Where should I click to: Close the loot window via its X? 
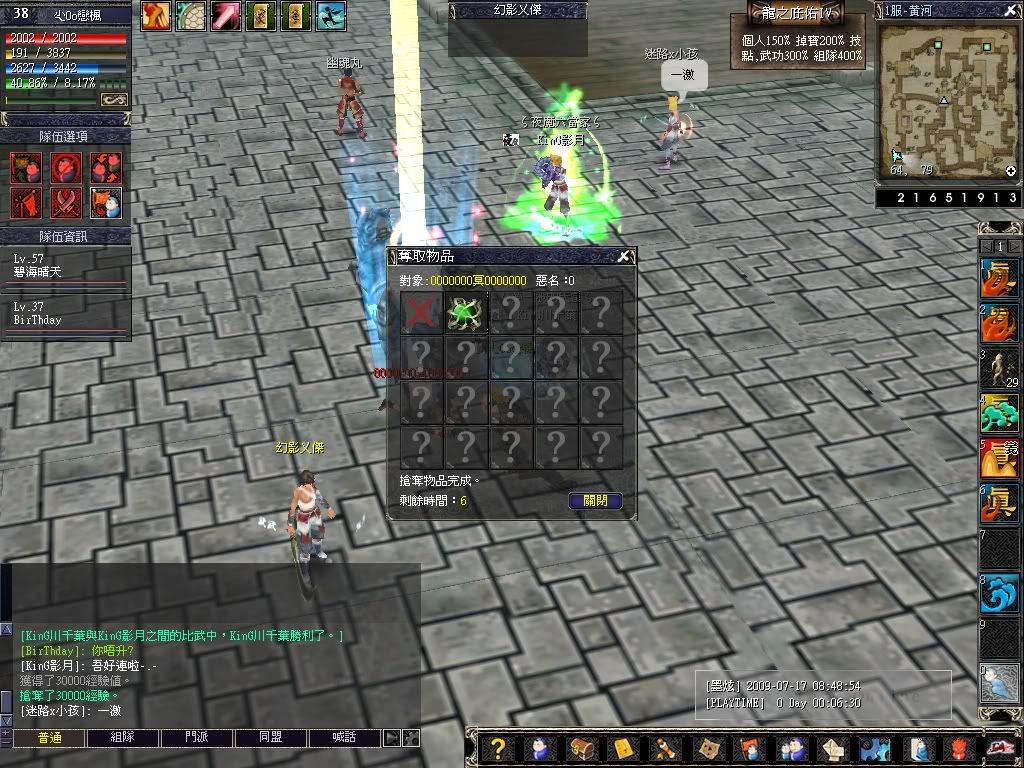point(623,256)
